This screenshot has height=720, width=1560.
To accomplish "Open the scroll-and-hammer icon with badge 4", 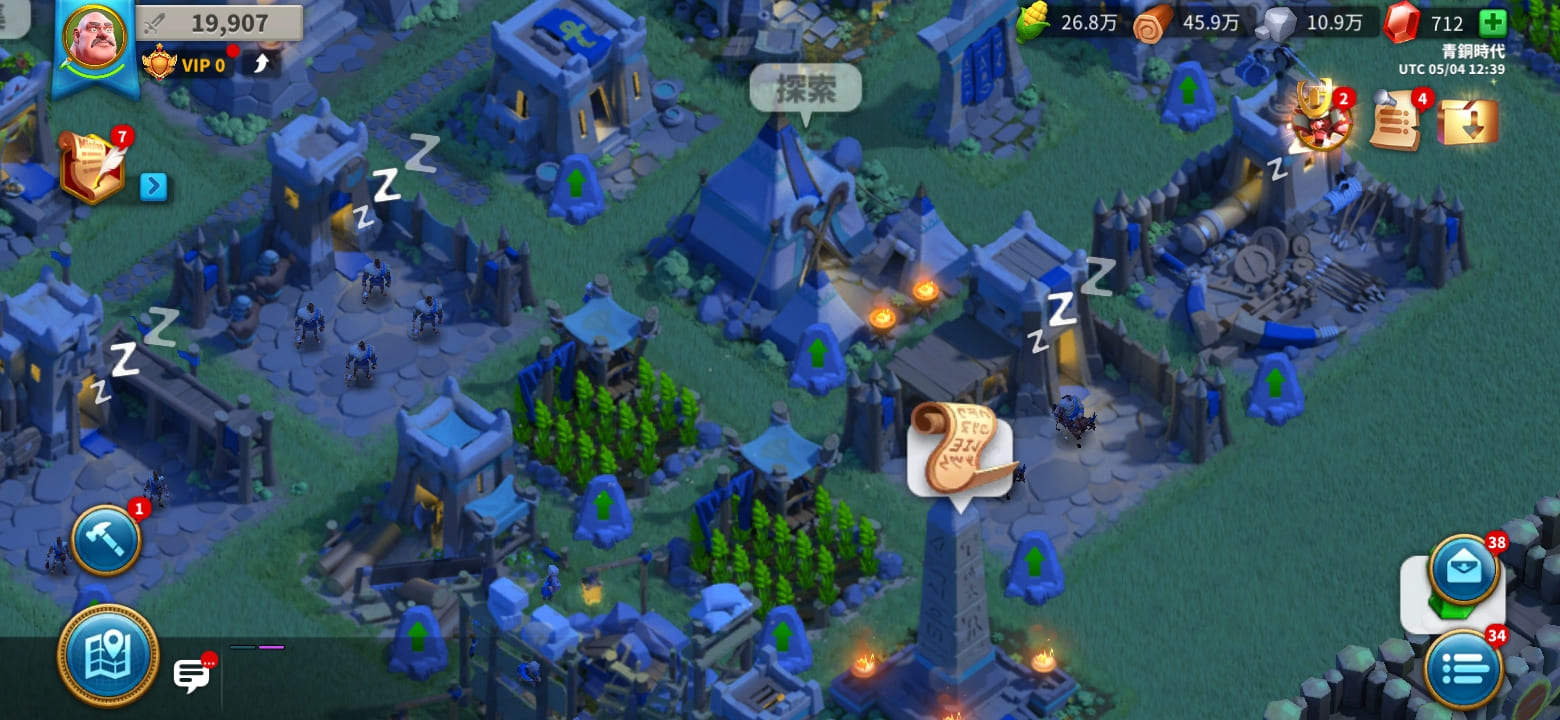I will click(x=1397, y=122).
